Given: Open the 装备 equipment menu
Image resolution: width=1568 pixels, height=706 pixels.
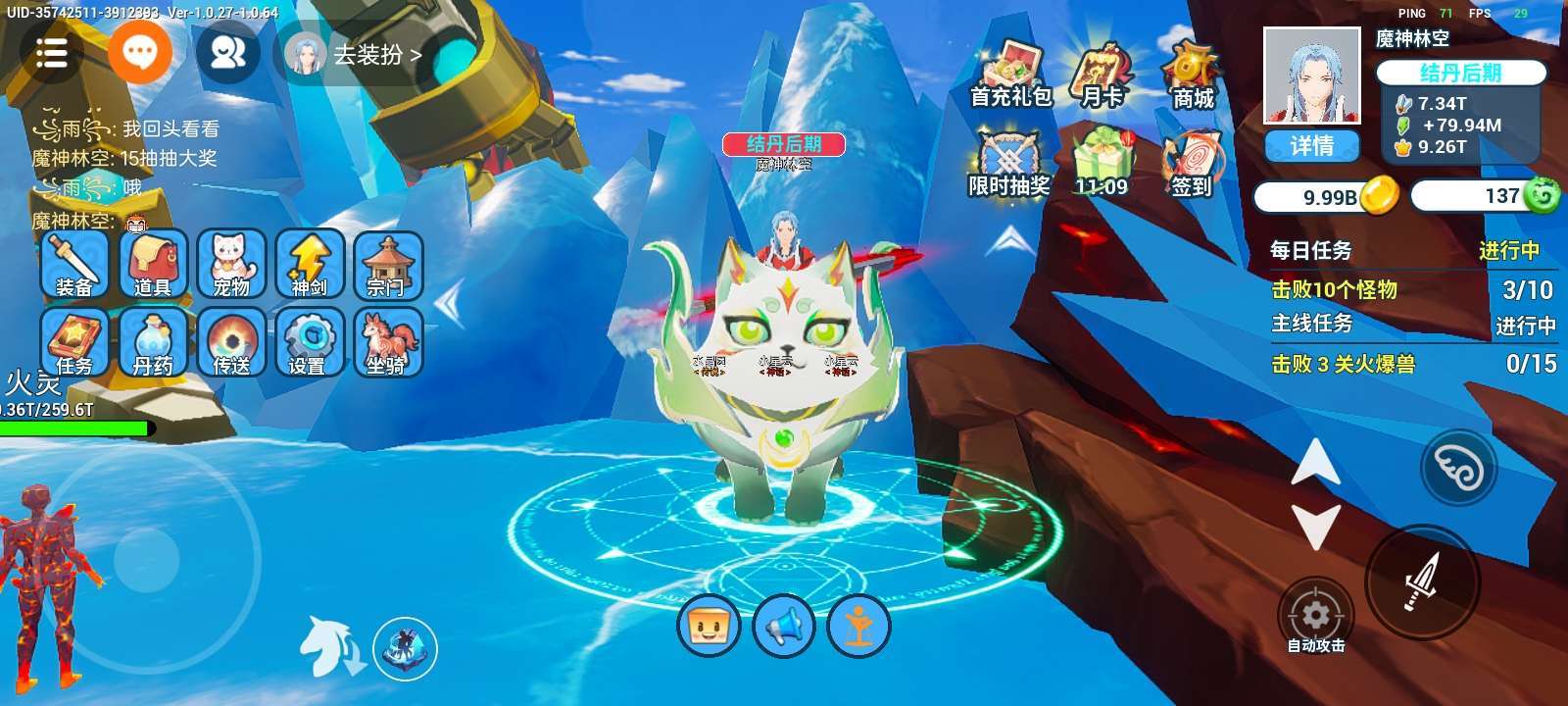Looking at the screenshot, I should (x=74, y=264).
